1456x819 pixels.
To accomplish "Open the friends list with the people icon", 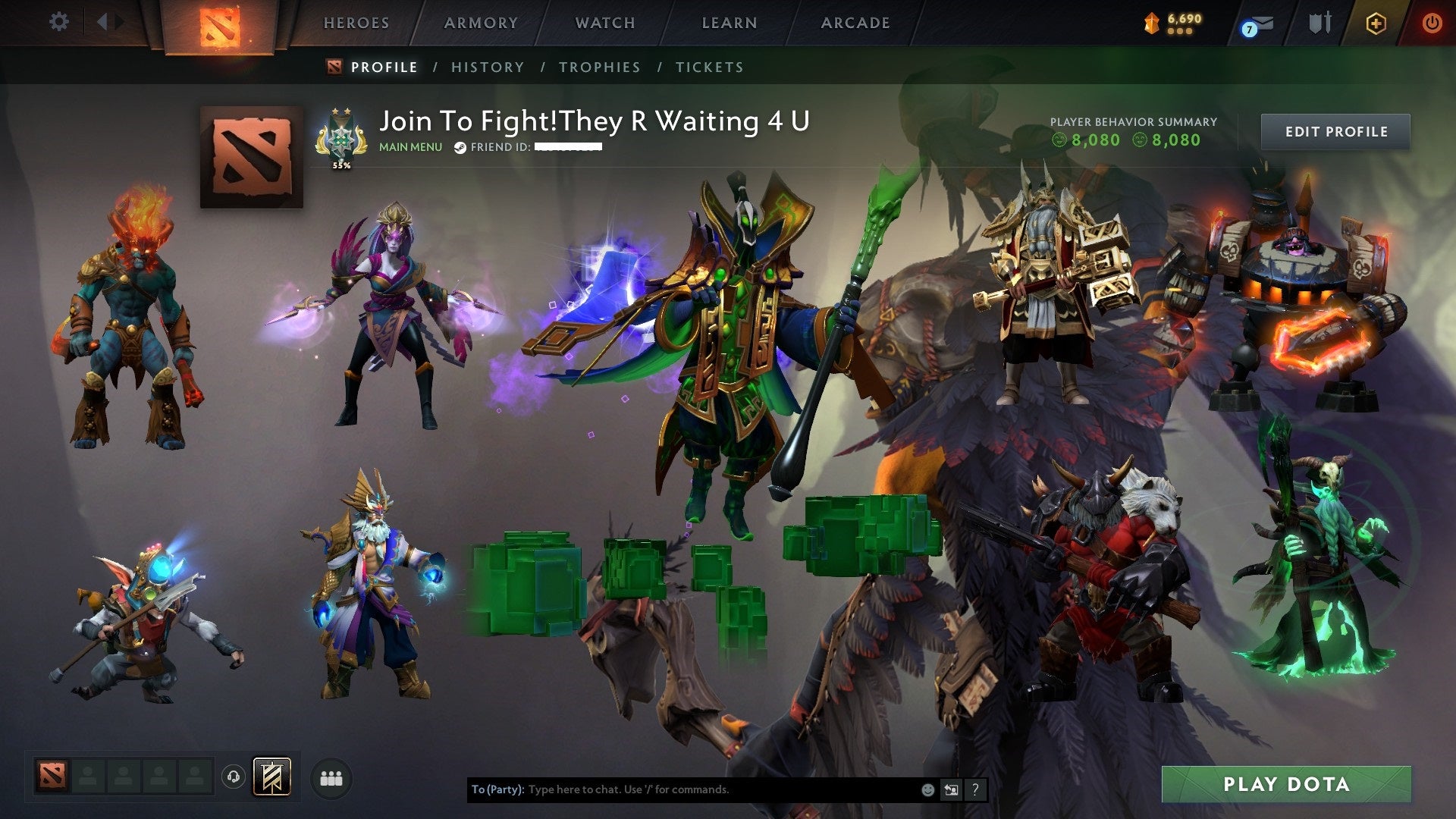I will (330, 777).
